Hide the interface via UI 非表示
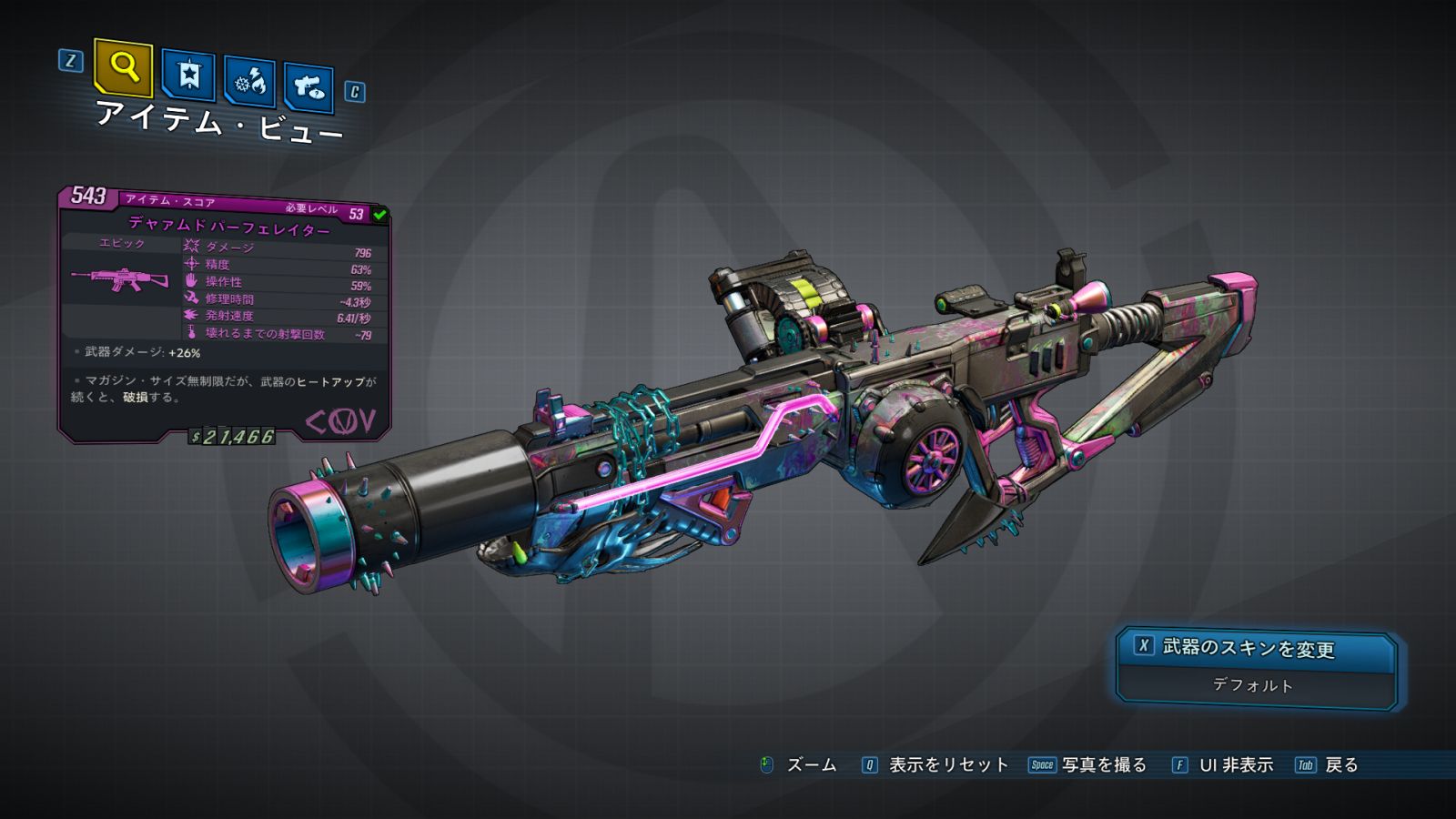 click(x=1223, y=765)
